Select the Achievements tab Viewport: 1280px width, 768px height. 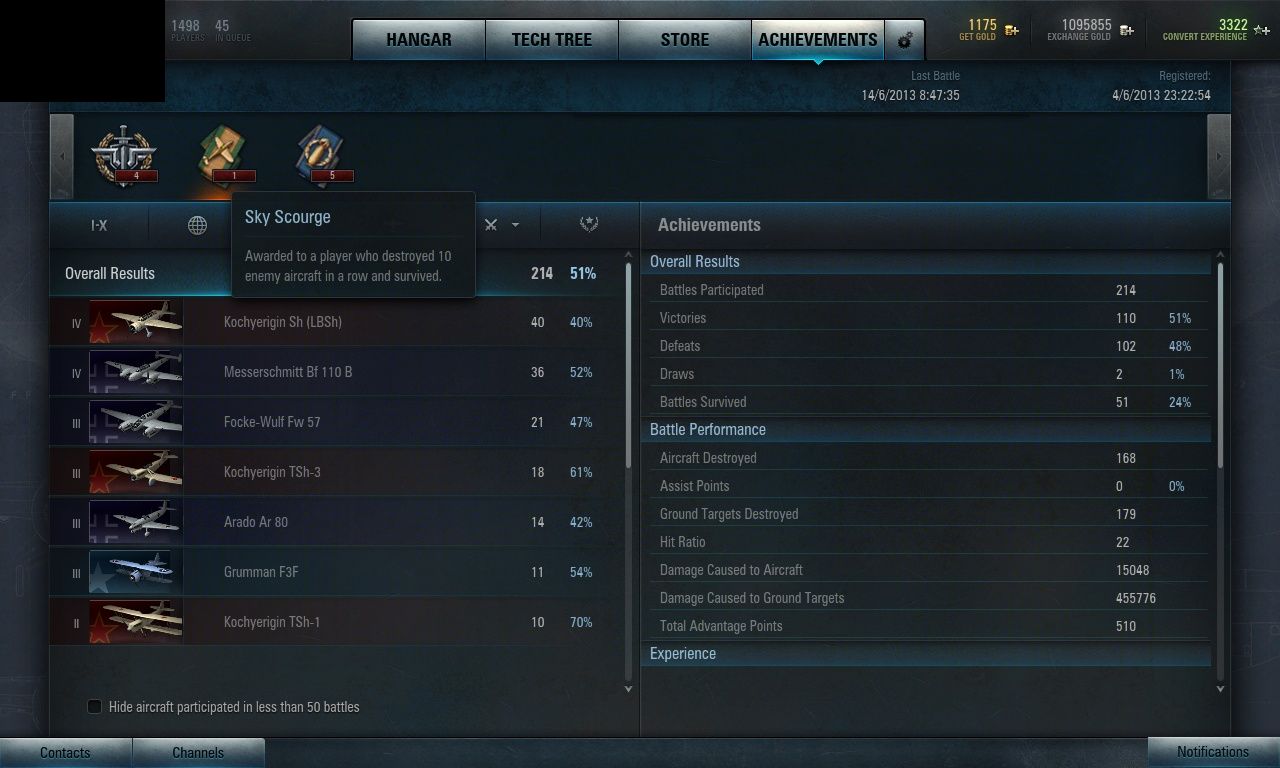pyautogui.click(x=818, y=40)
